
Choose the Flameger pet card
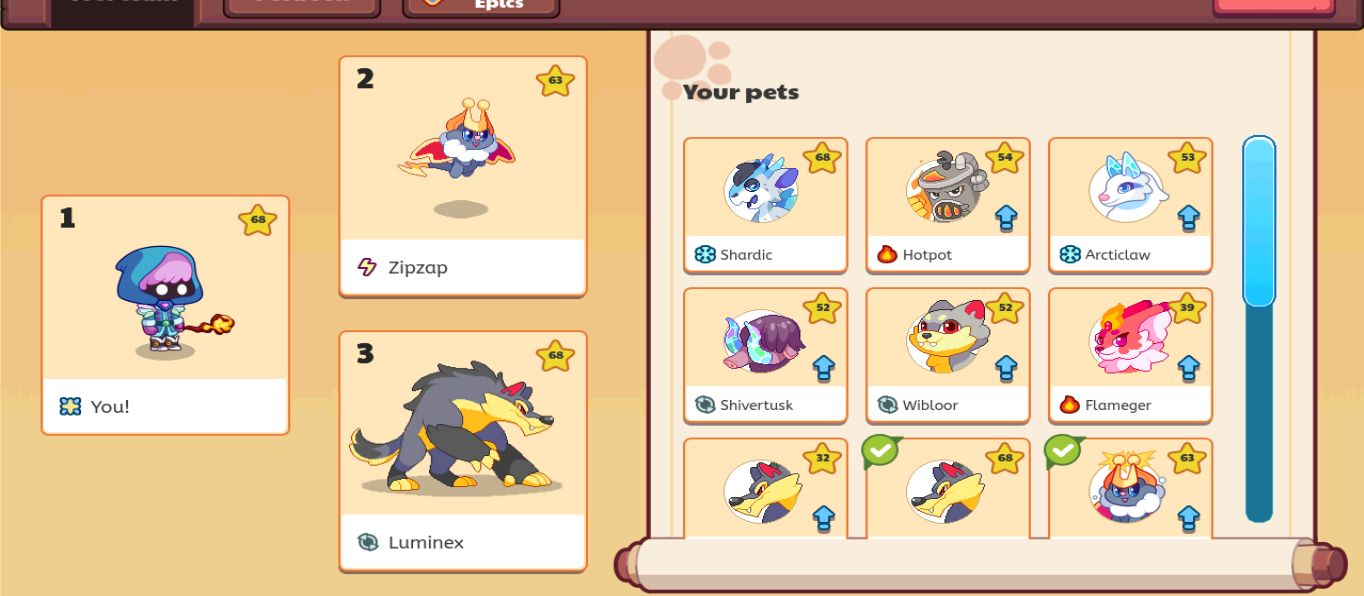tap(1130, 355)
